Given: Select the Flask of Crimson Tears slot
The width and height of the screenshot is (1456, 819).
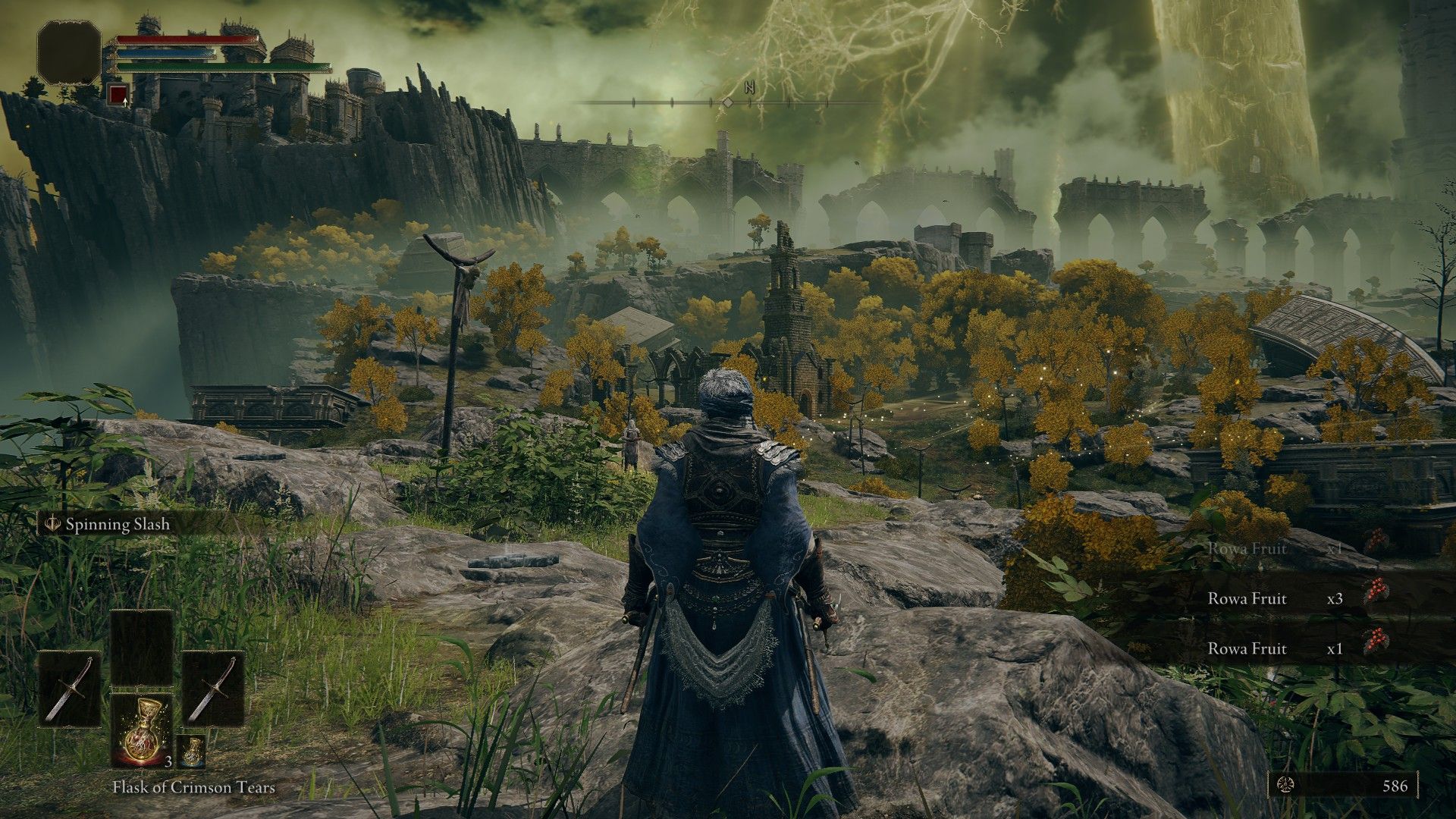Looking at the screenshot, I should 142,730.
